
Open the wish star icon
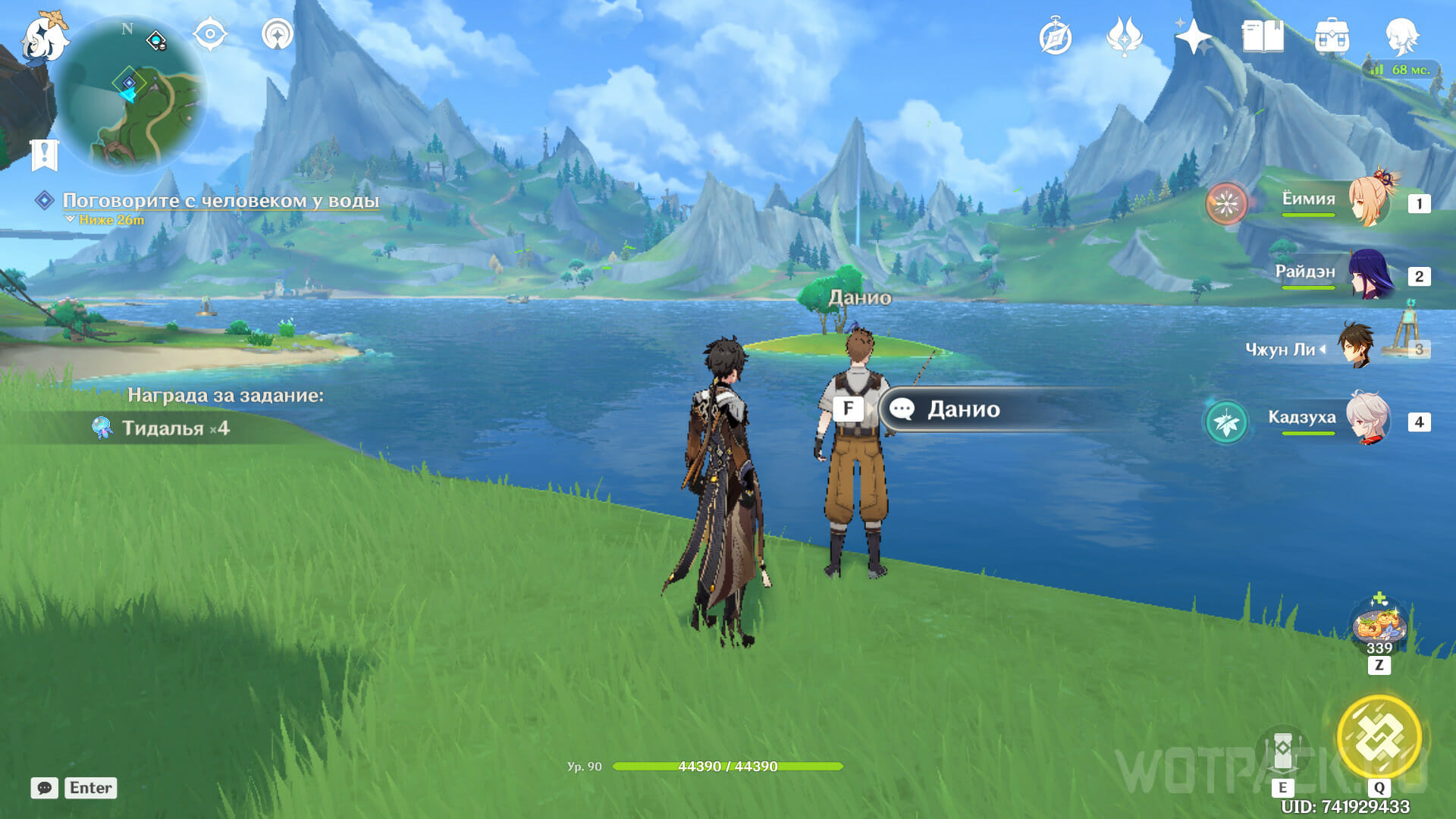coord(1194,36)
